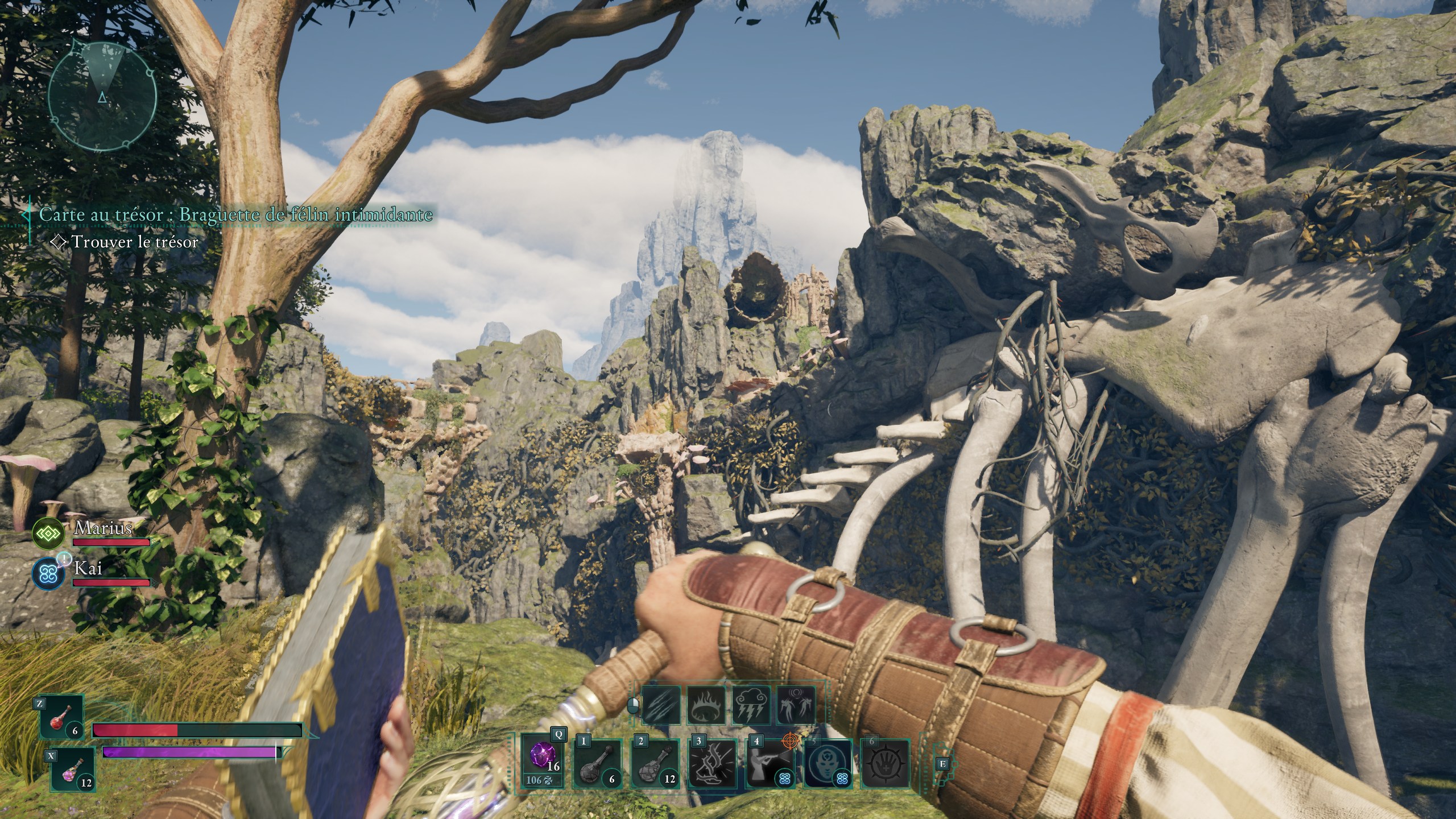This screenshot has height=819, width=1456.
Task: Choose the lightning storm cloud spell
Action: coord(751,706)
